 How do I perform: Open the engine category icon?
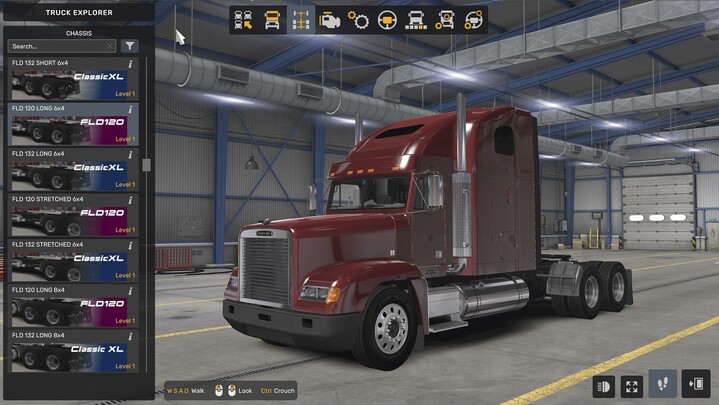(x=329, y=20)
